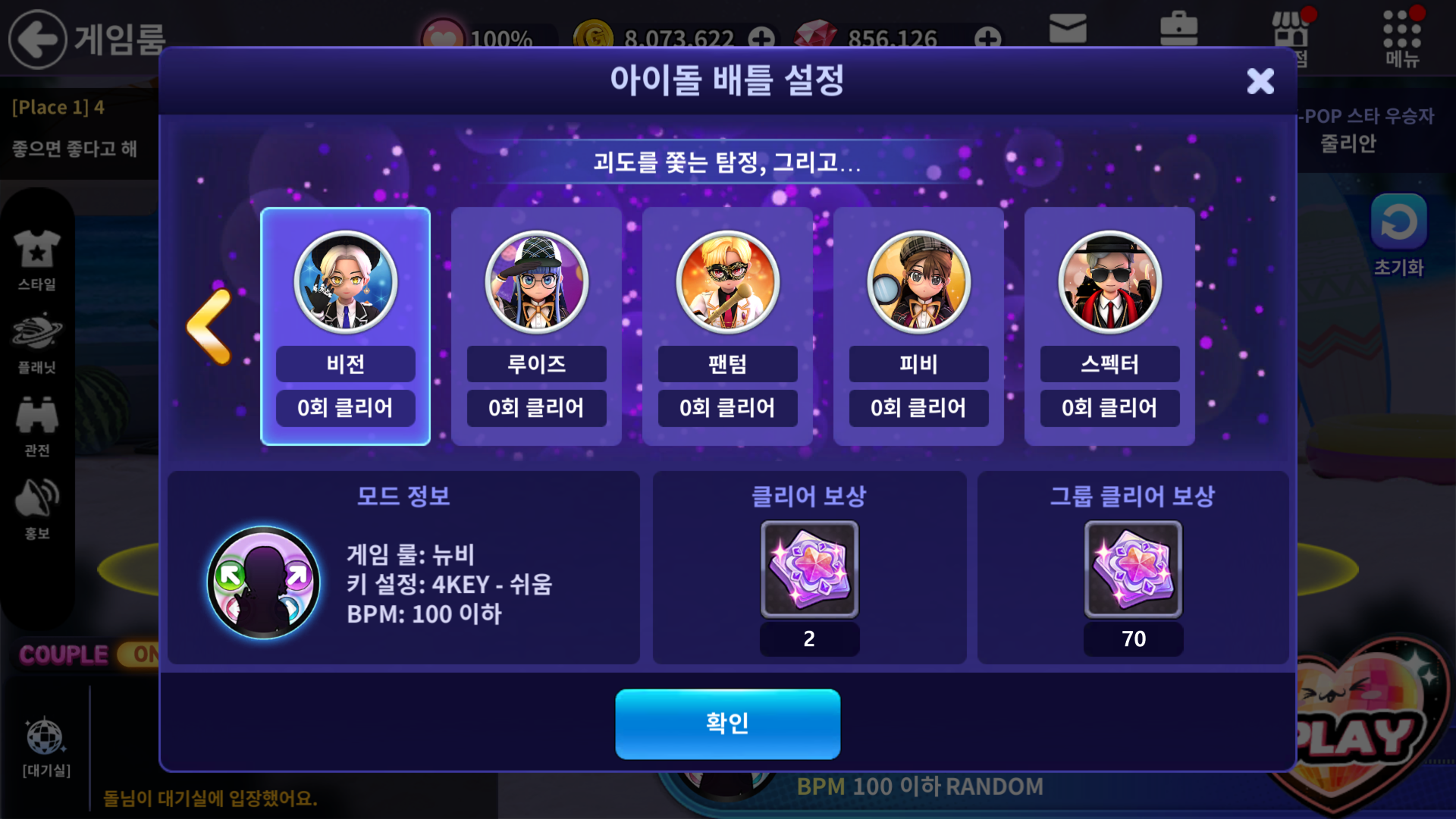Click the yellow previous-group arrow
Image resolution: width=1456 pixels, height=819 pixels.
209,326
